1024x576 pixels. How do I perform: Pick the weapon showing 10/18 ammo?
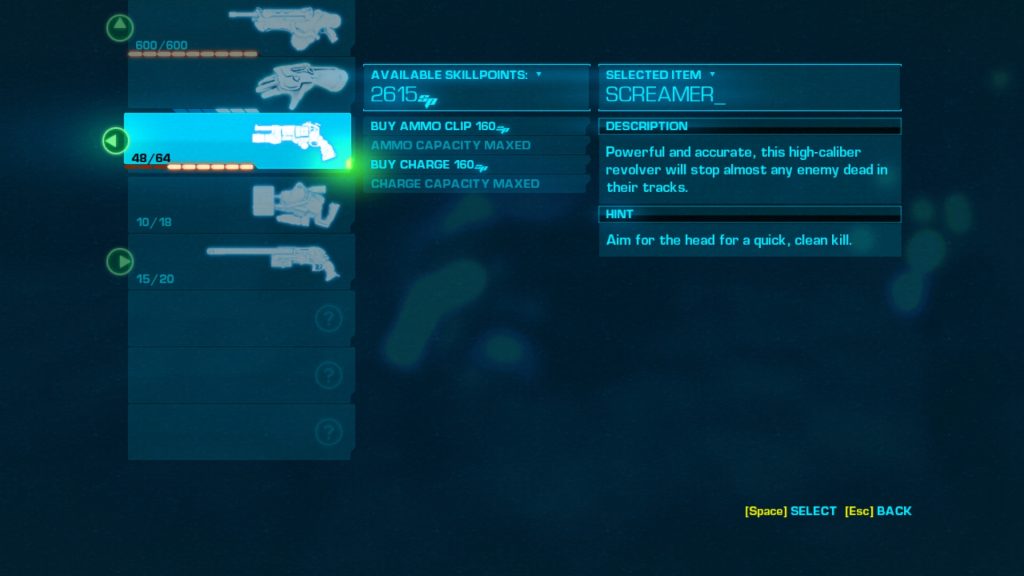[x=240, y=204]
